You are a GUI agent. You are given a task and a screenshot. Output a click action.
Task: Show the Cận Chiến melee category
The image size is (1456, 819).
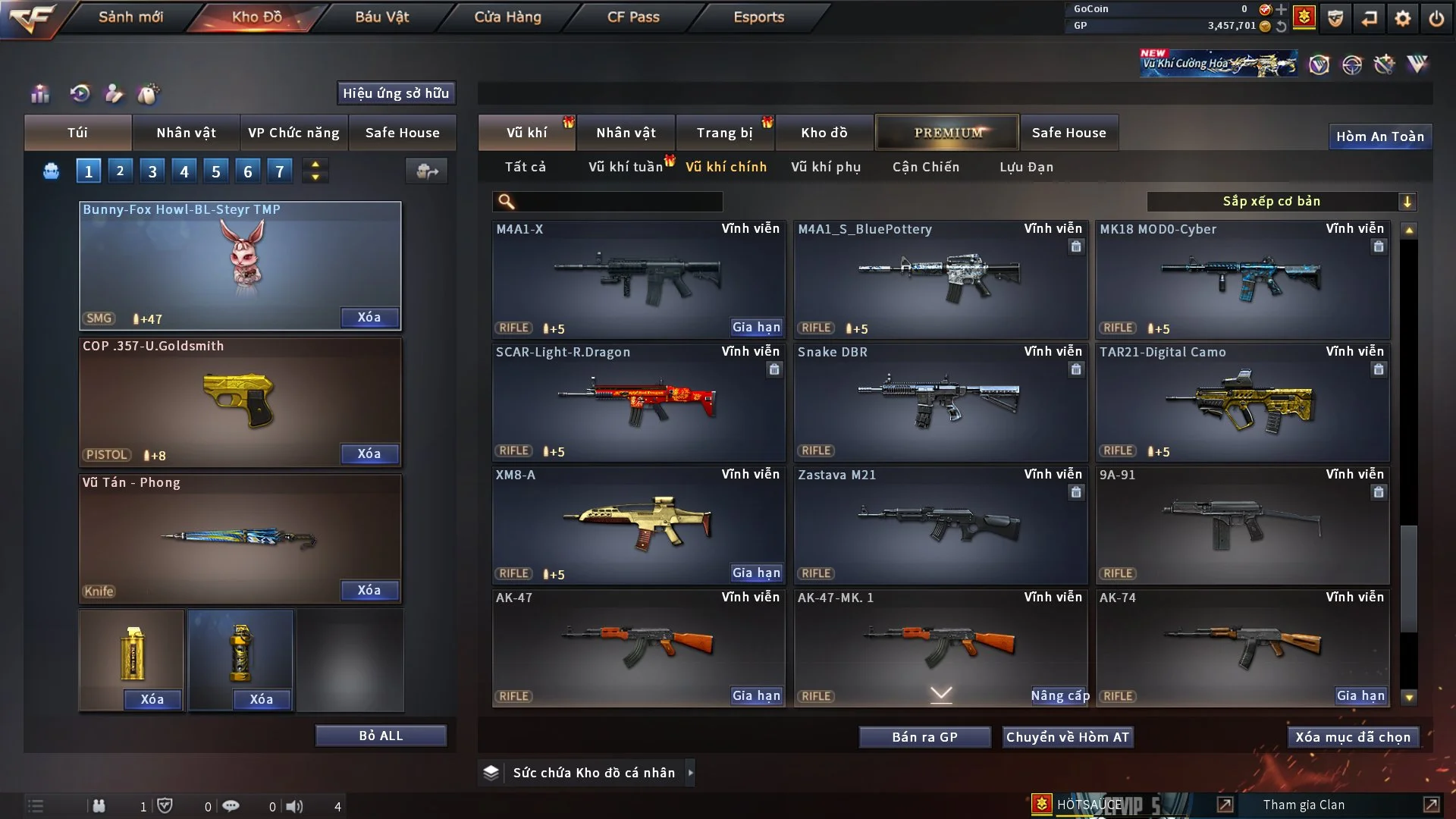(925, 167)
